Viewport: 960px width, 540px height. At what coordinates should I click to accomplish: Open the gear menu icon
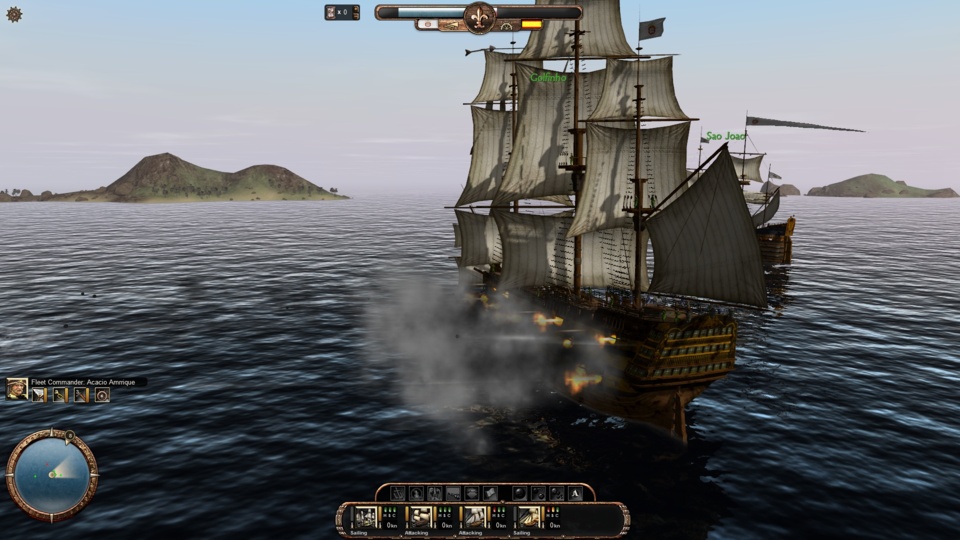point(14,14)
